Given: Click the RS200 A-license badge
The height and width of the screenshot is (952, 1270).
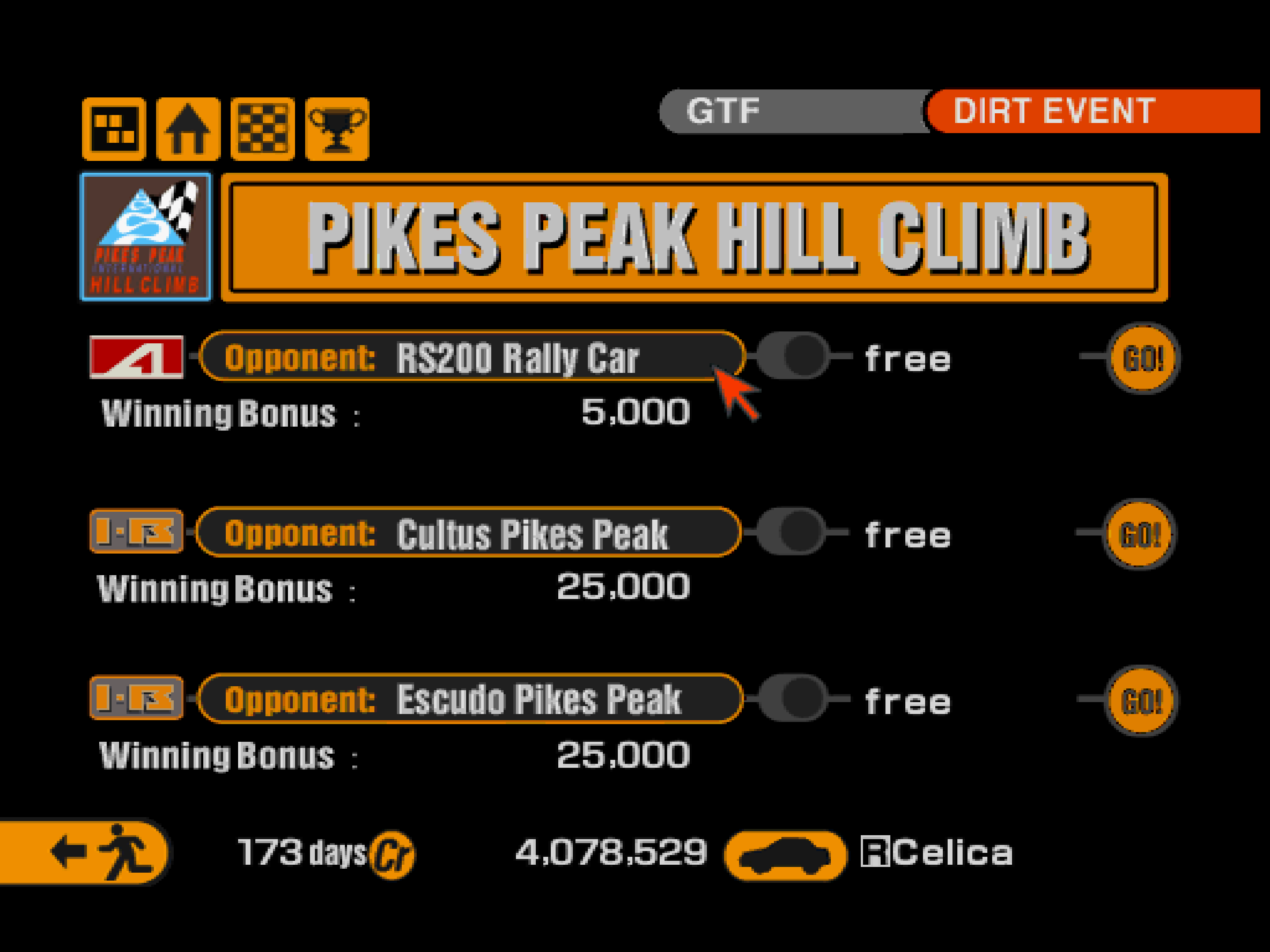Looking at the screenshot, I should tap(137, 357).
